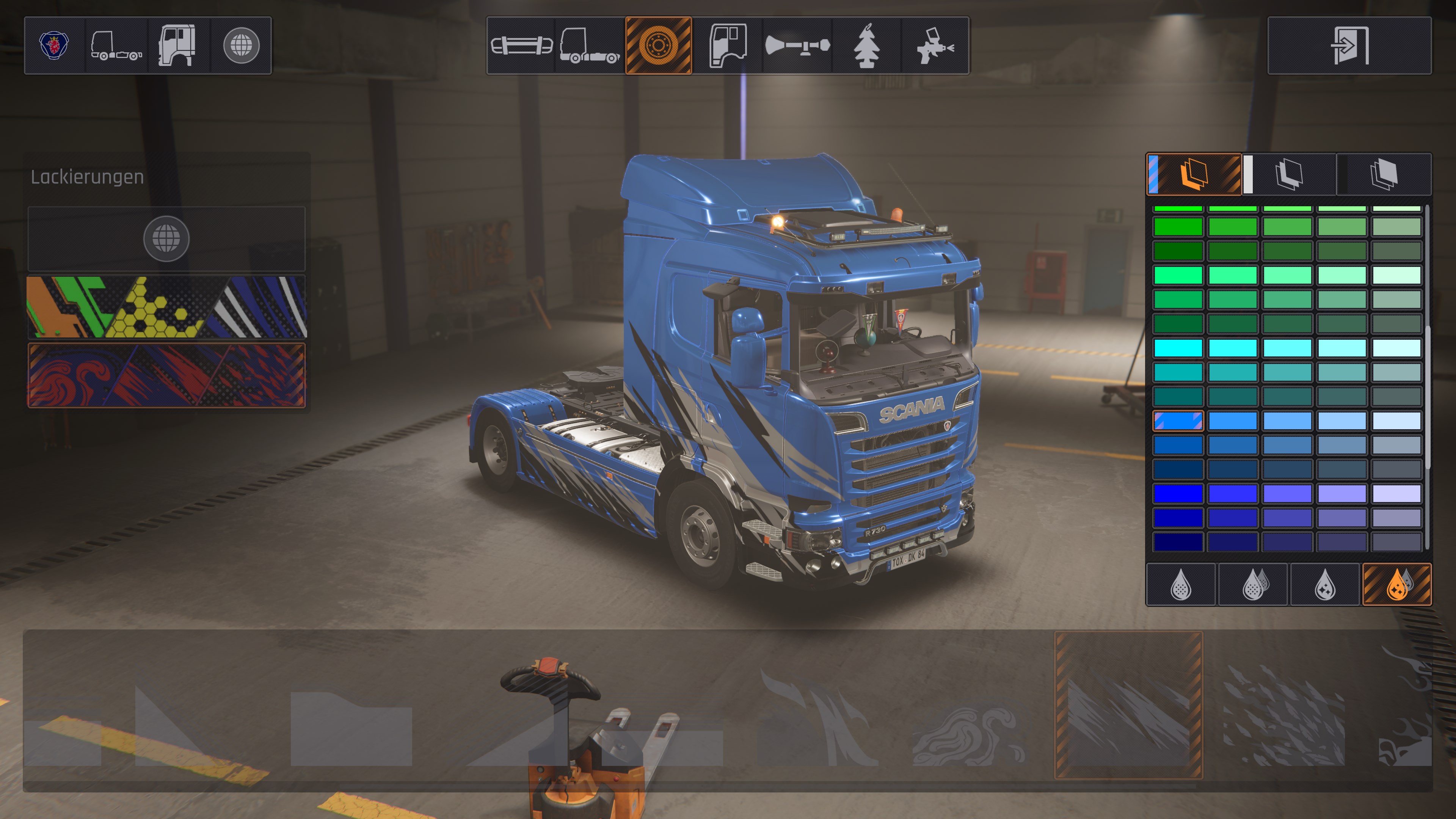
Task: Switch to the spray gun paint tab
Action: [x=935, y=45]
